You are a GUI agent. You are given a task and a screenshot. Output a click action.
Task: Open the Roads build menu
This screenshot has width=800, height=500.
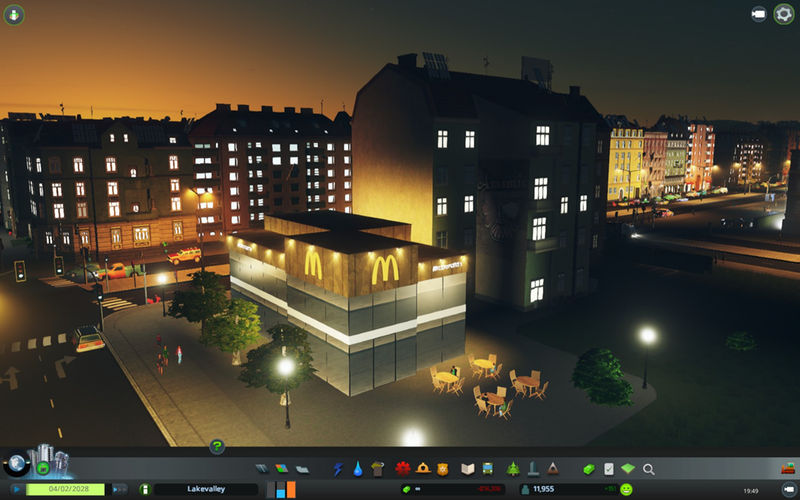[262, 468]
